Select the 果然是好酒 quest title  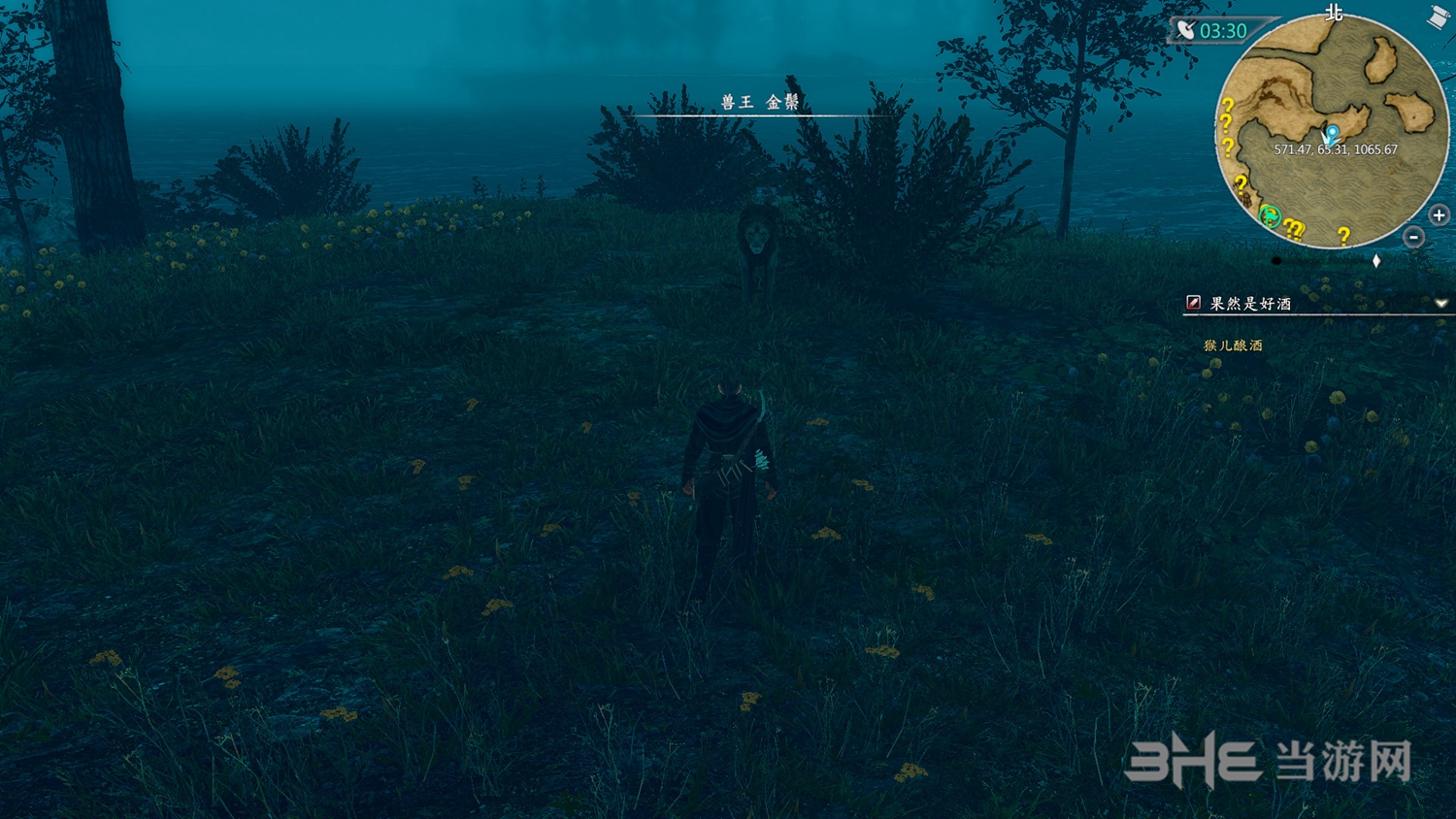point(1250,304)
